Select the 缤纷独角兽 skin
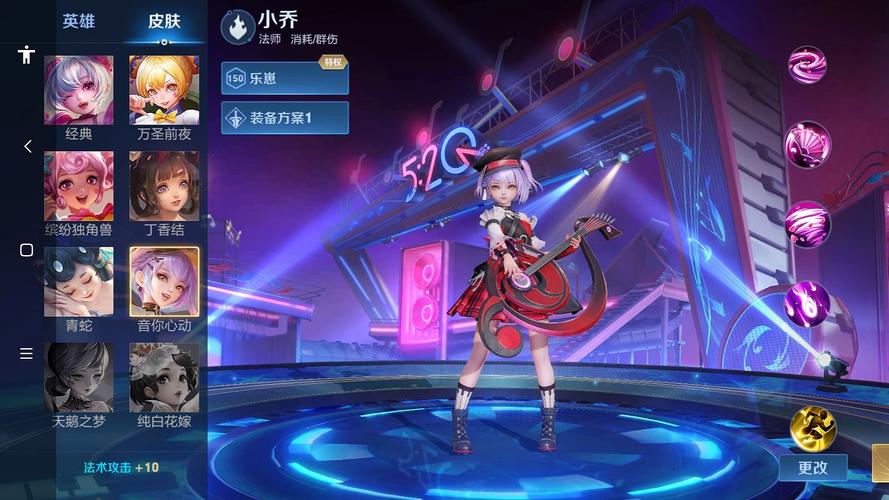The height and width of the screenshot is (500, 889). (78, 186)
